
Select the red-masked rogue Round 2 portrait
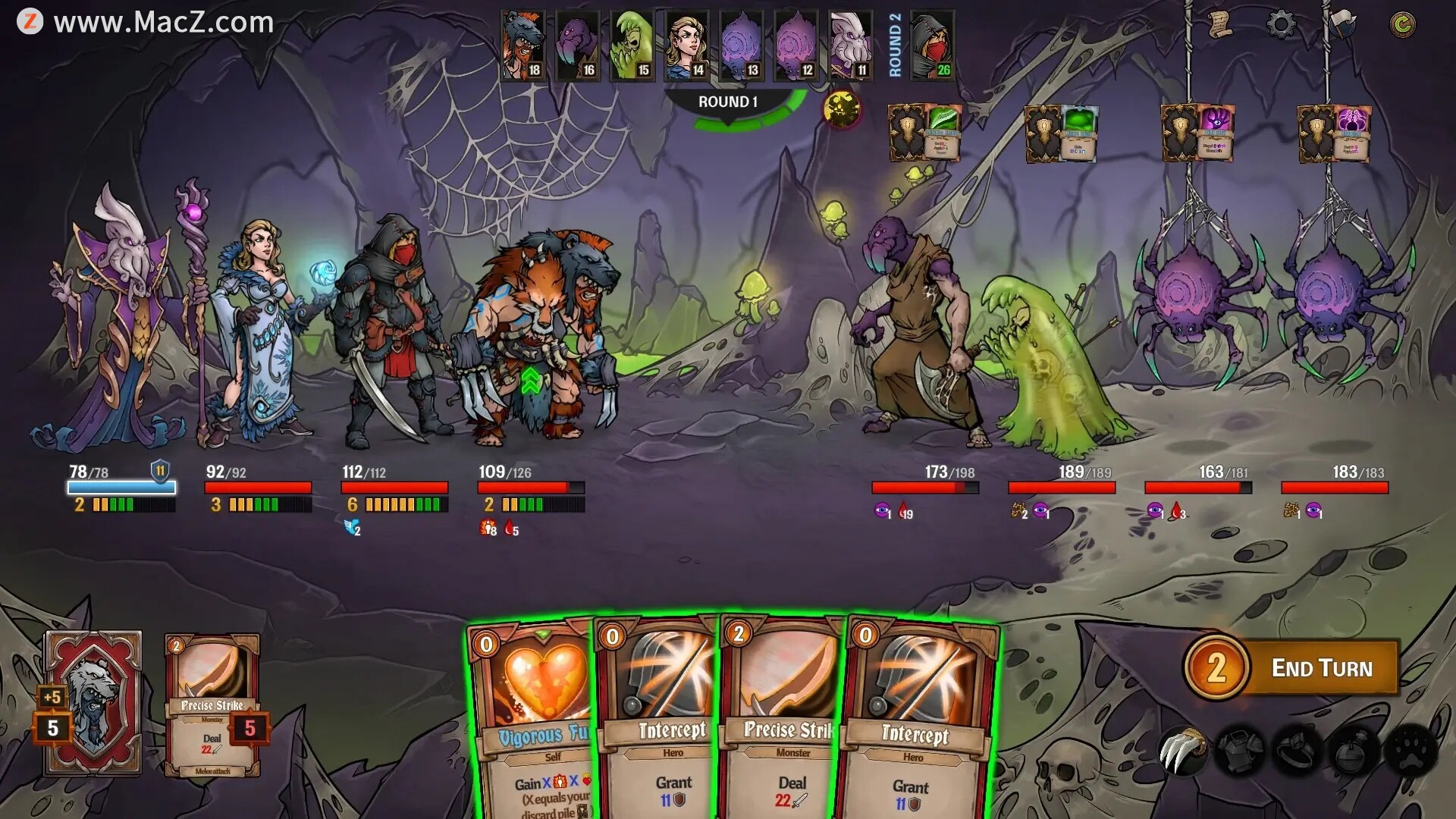click(932, 45)
